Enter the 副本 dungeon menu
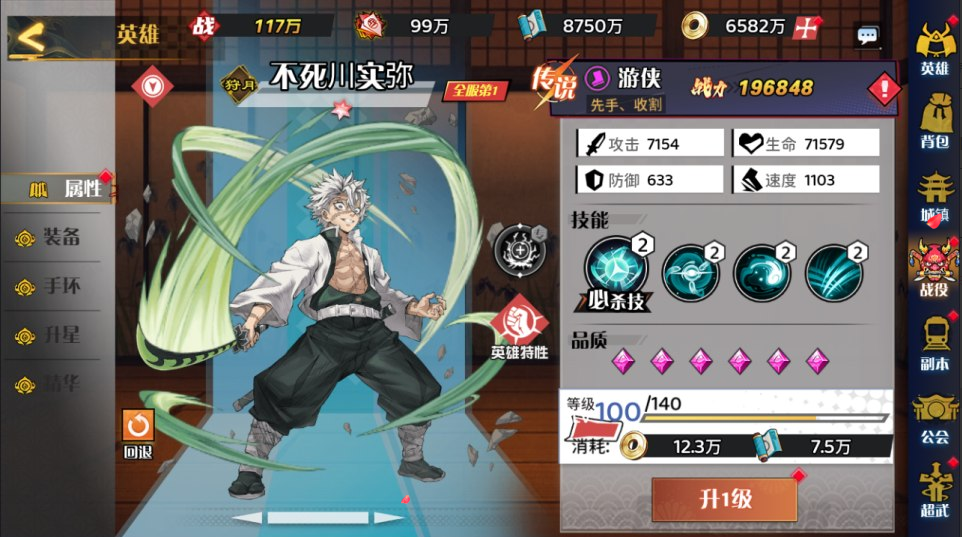 click(934, 341)
